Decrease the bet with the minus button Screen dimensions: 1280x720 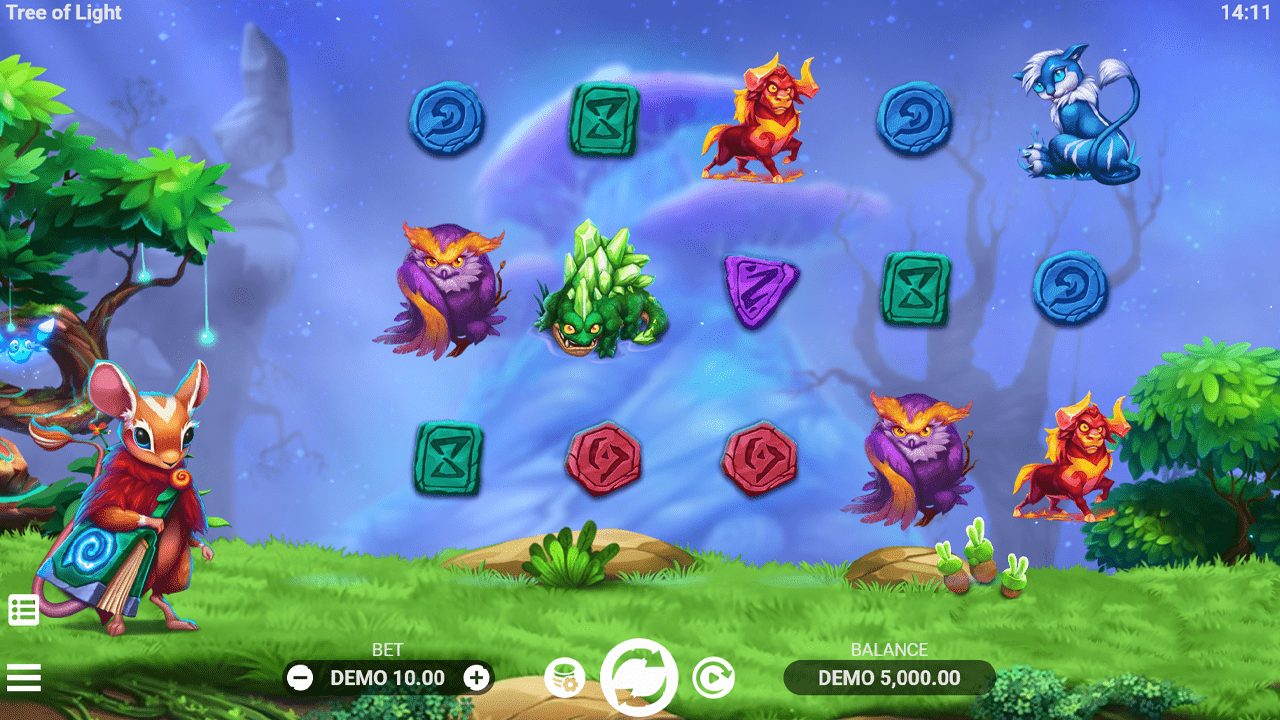click(x=300, y=678)
